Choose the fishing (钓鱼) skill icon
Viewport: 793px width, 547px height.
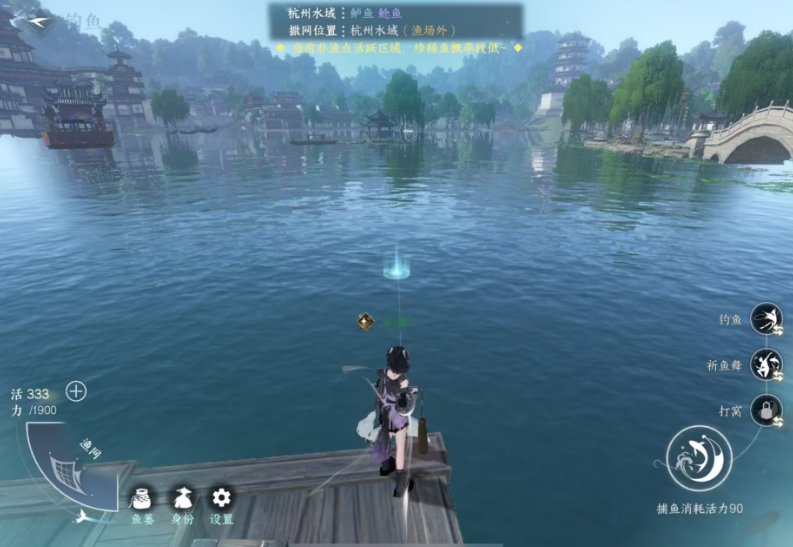766,319
